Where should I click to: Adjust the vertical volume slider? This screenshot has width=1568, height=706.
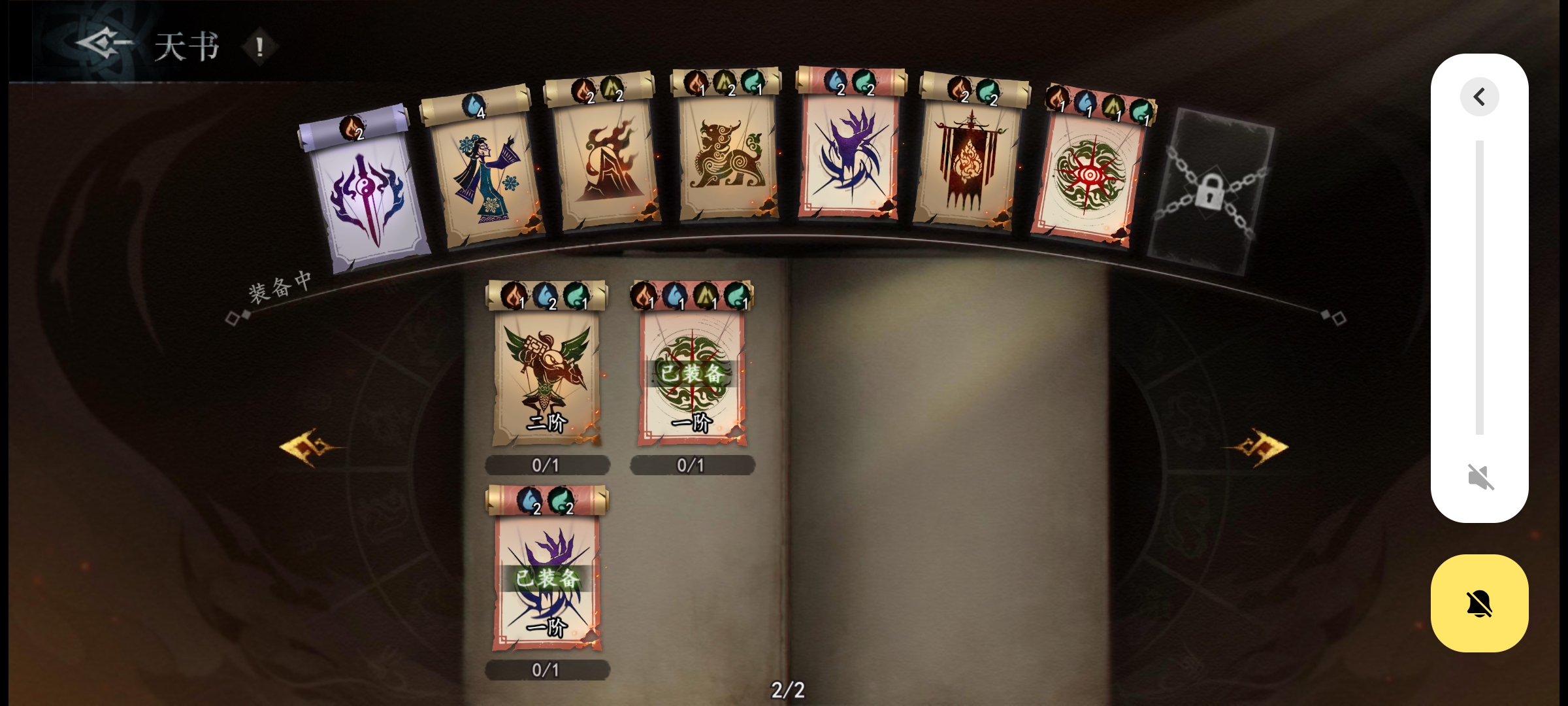pos(1479,288)
